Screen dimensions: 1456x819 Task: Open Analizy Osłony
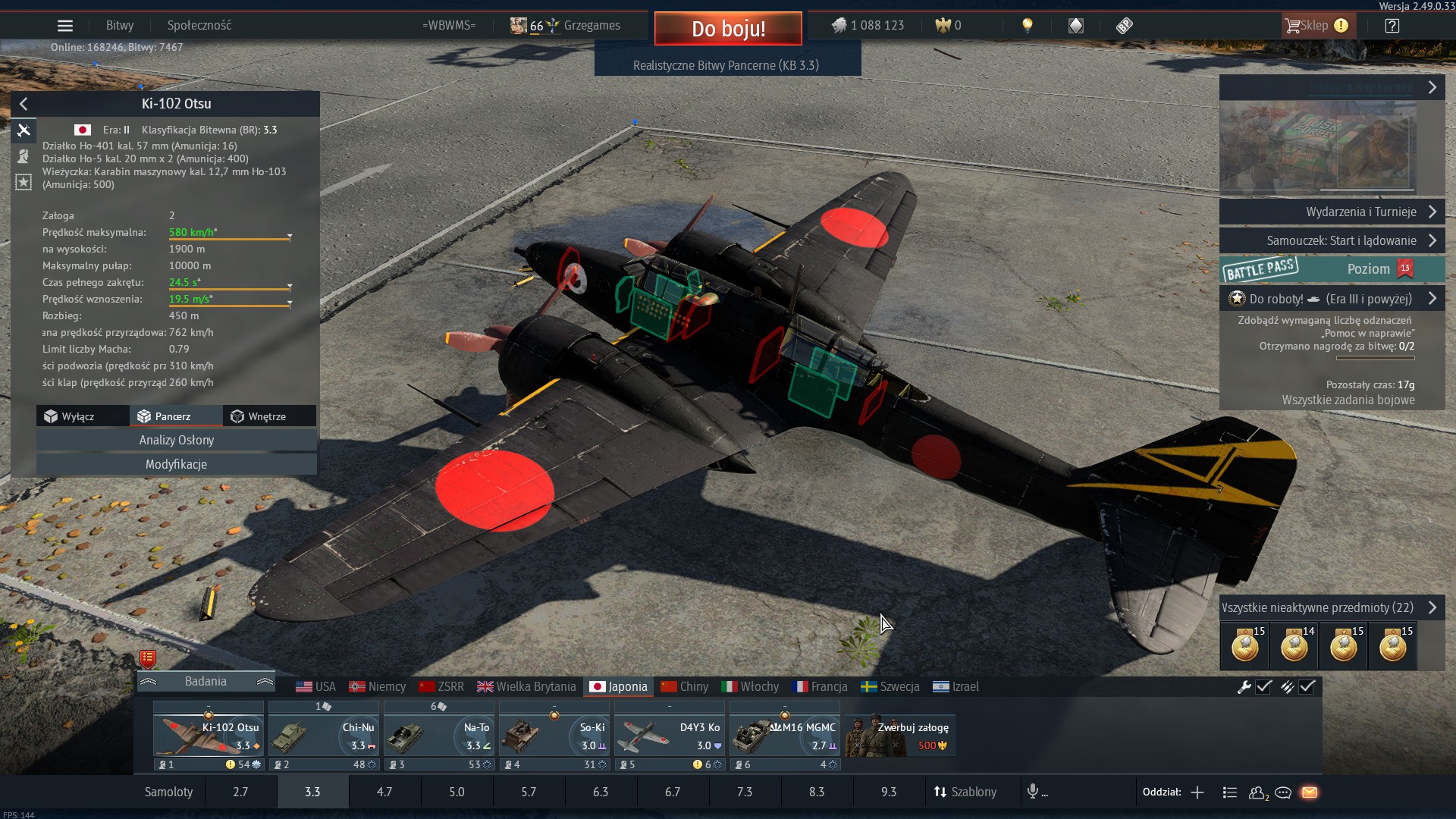[x=177, y=440]
